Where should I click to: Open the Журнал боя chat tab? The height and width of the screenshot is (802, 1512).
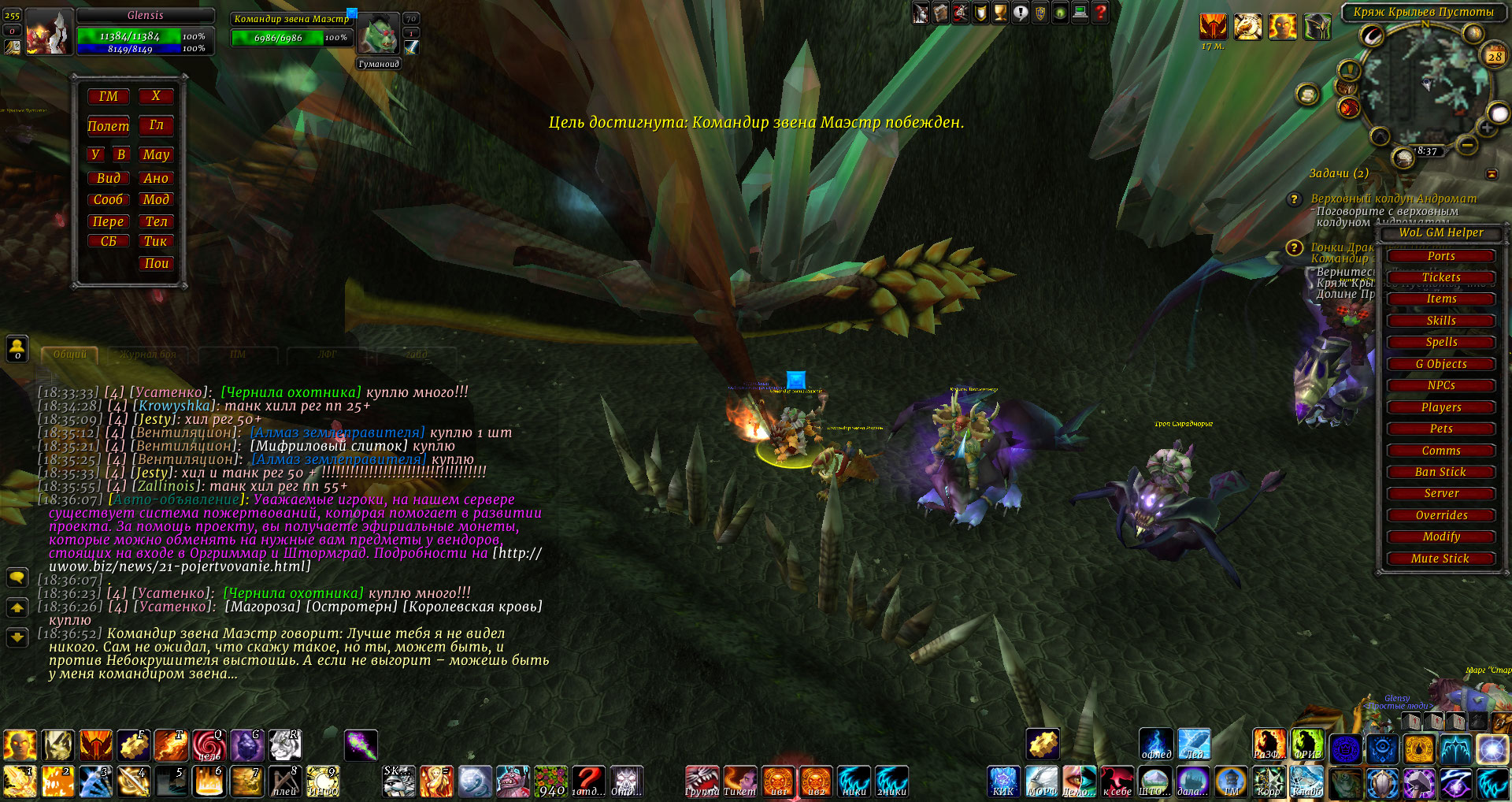pyautogui.click(x=148, y=355)
